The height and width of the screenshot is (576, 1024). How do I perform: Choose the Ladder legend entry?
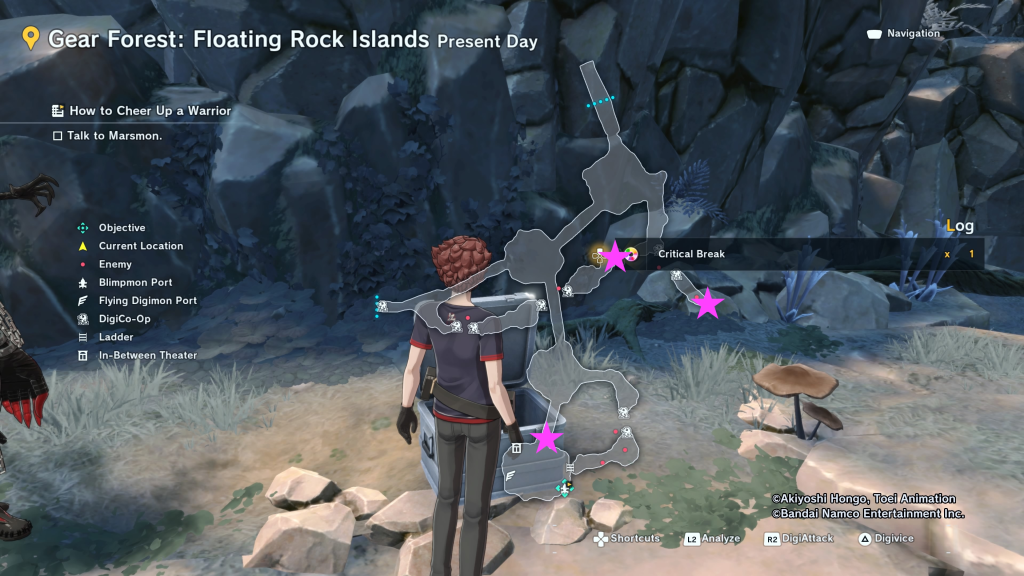pyautogui.click(x=115, y=337)
